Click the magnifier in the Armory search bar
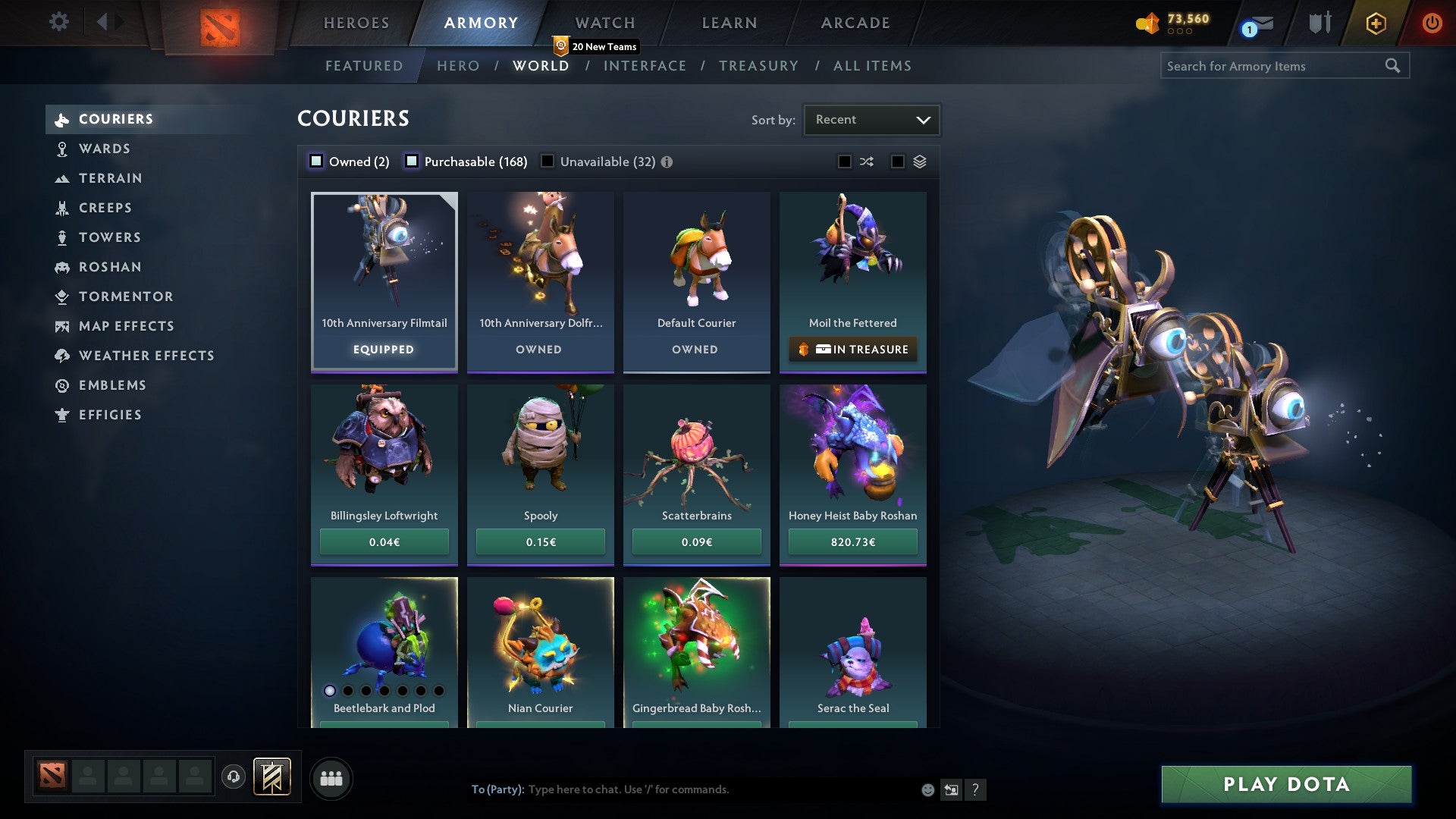Image resolution: width=1456 pixels, height=819 pixels. (x=1394, y=66)
